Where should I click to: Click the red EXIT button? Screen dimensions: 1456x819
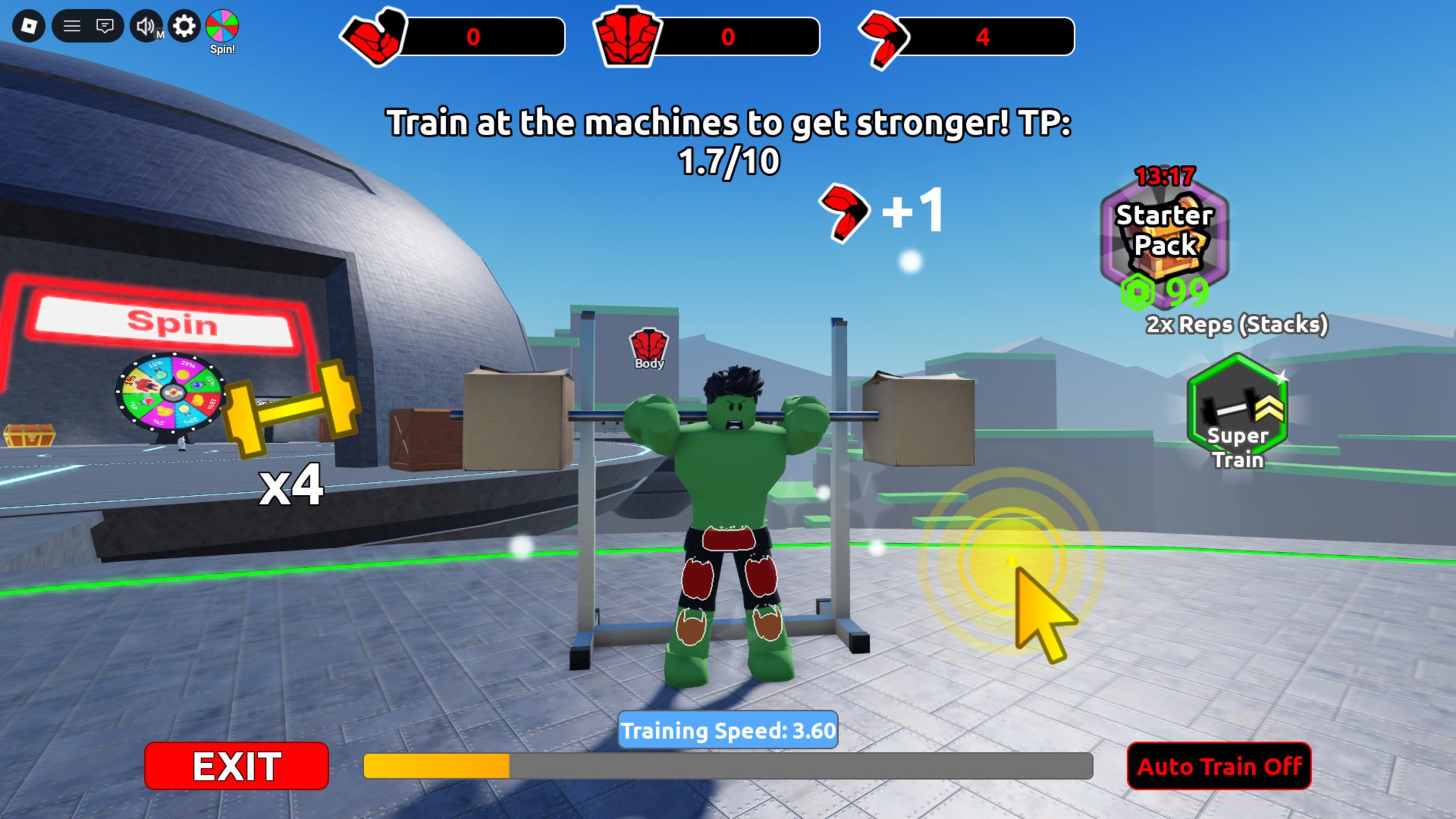pos(237,766)
